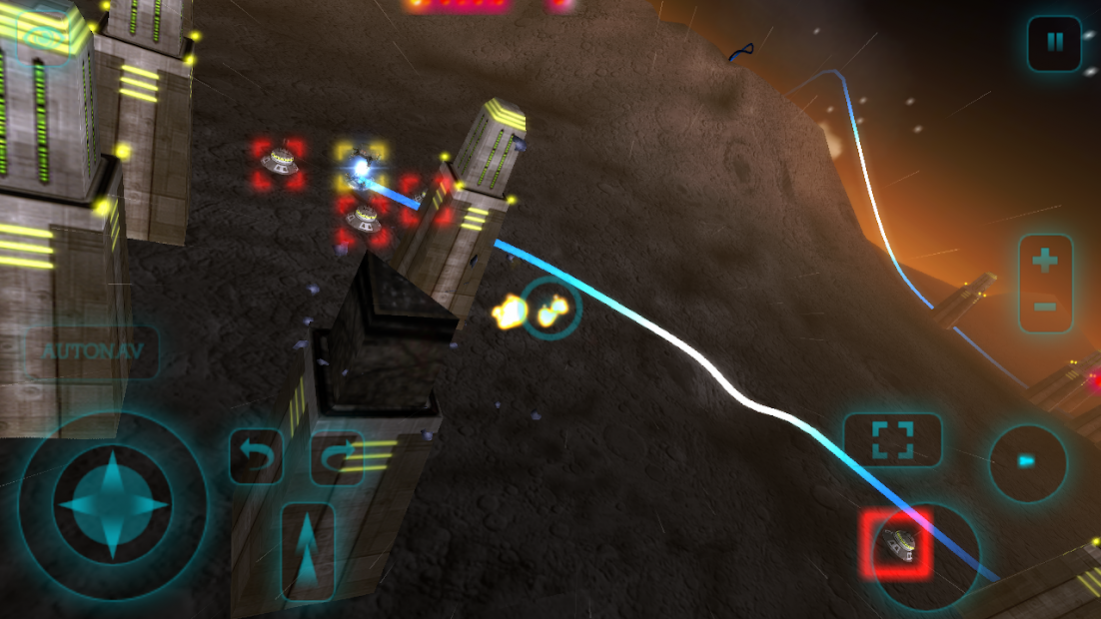Open the spiral icon in the corner
1101x619 pixels.
click(x=42, y=38)
